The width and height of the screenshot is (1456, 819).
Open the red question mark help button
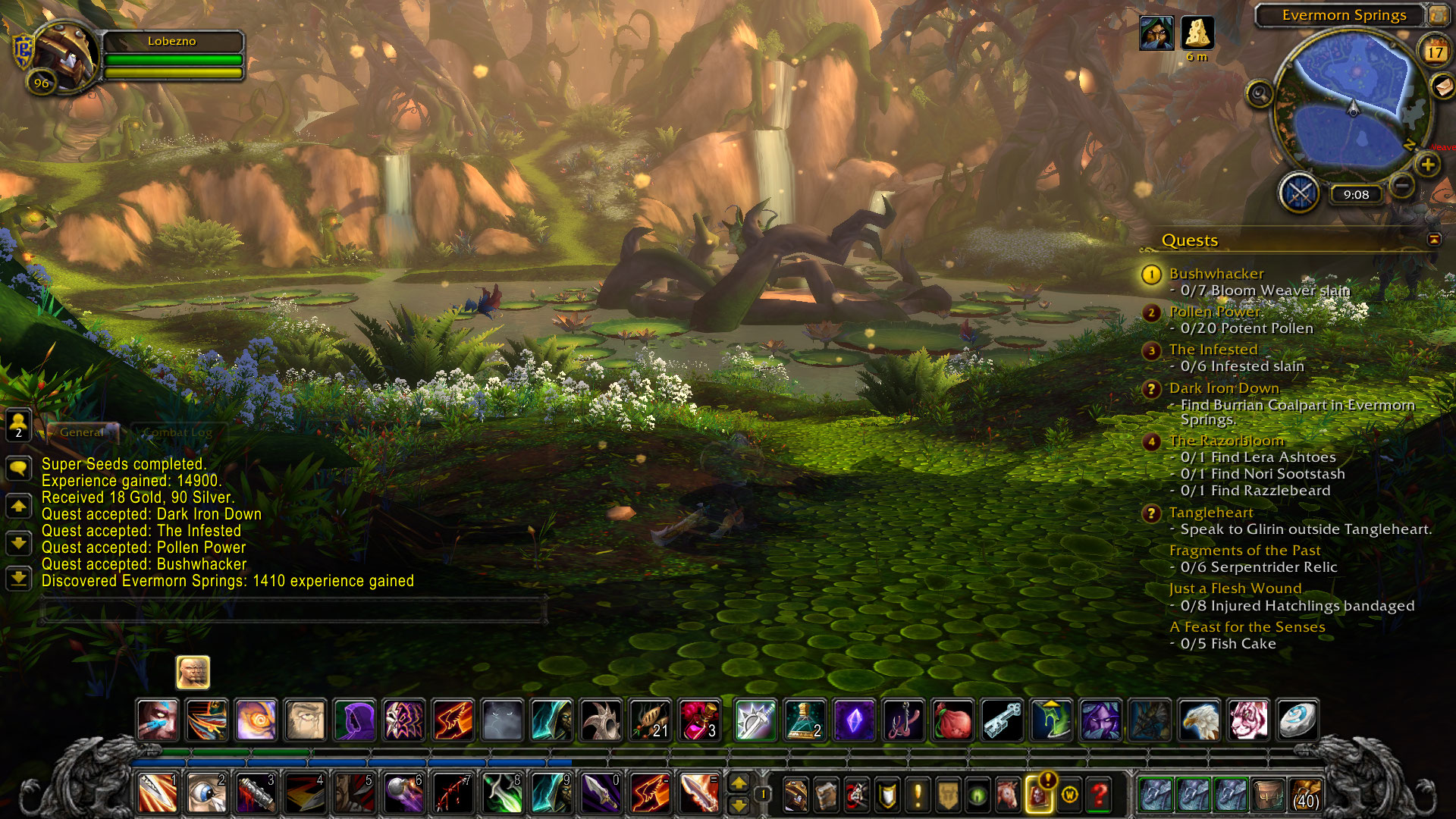[x=1099, y=794]
